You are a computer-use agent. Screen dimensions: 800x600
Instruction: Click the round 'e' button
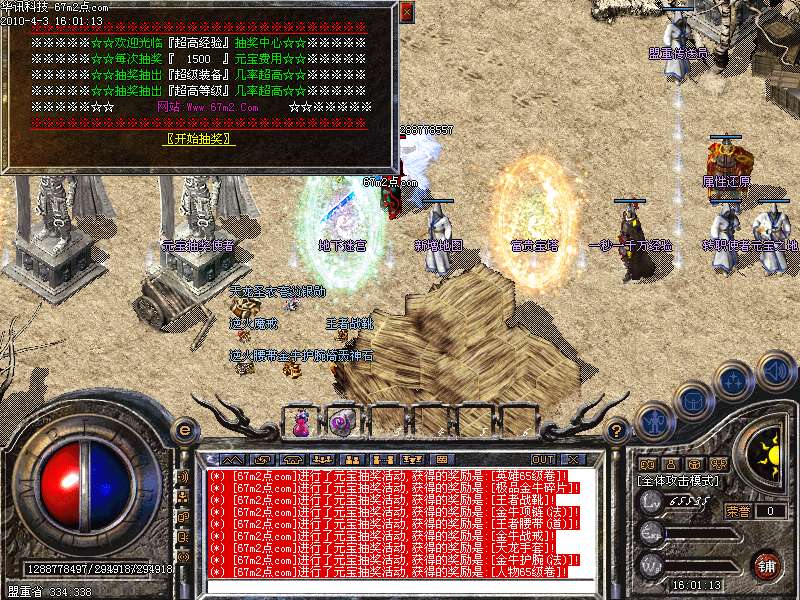coord(184,431)
